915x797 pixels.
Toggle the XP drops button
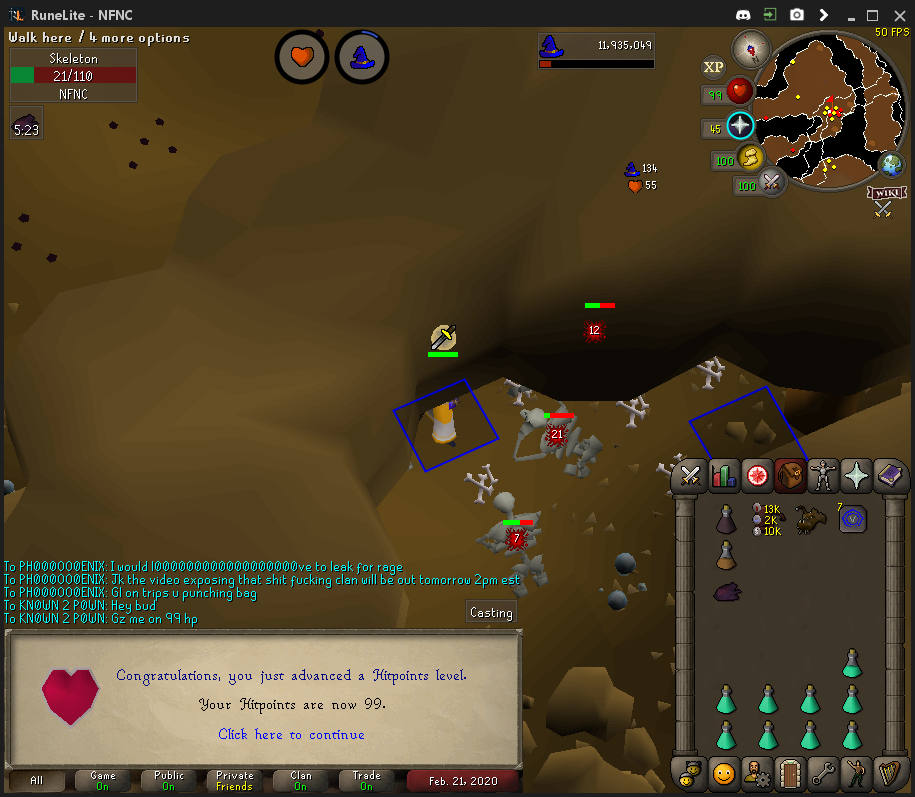coord(713,67)
